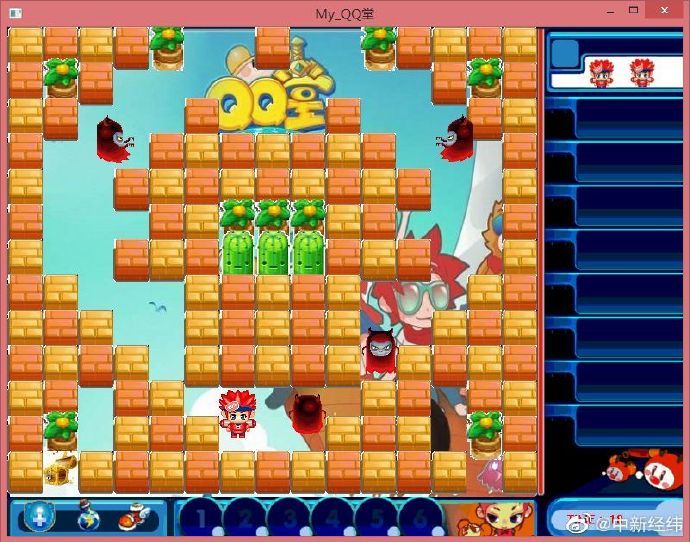The width and height of the screenshot is (690, 542).
Task: Select numbered item slot 2
Action: click(x=243, y=519)
